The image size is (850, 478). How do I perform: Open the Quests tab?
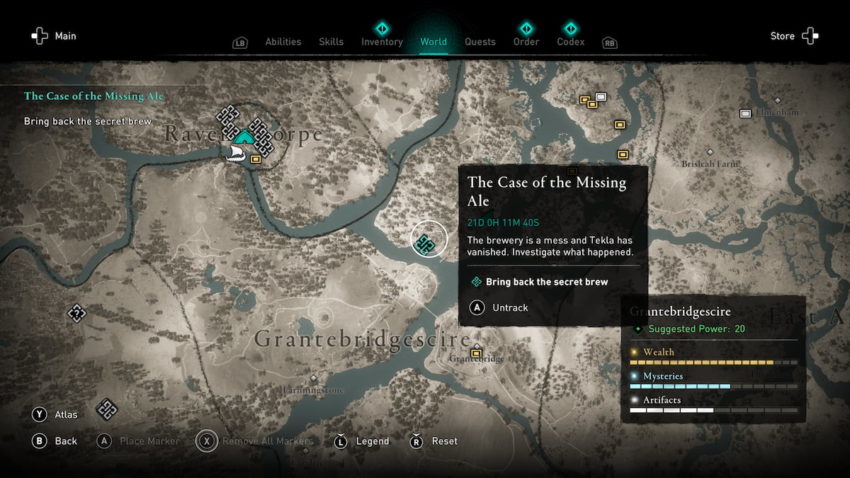click(x=480, y=42)
